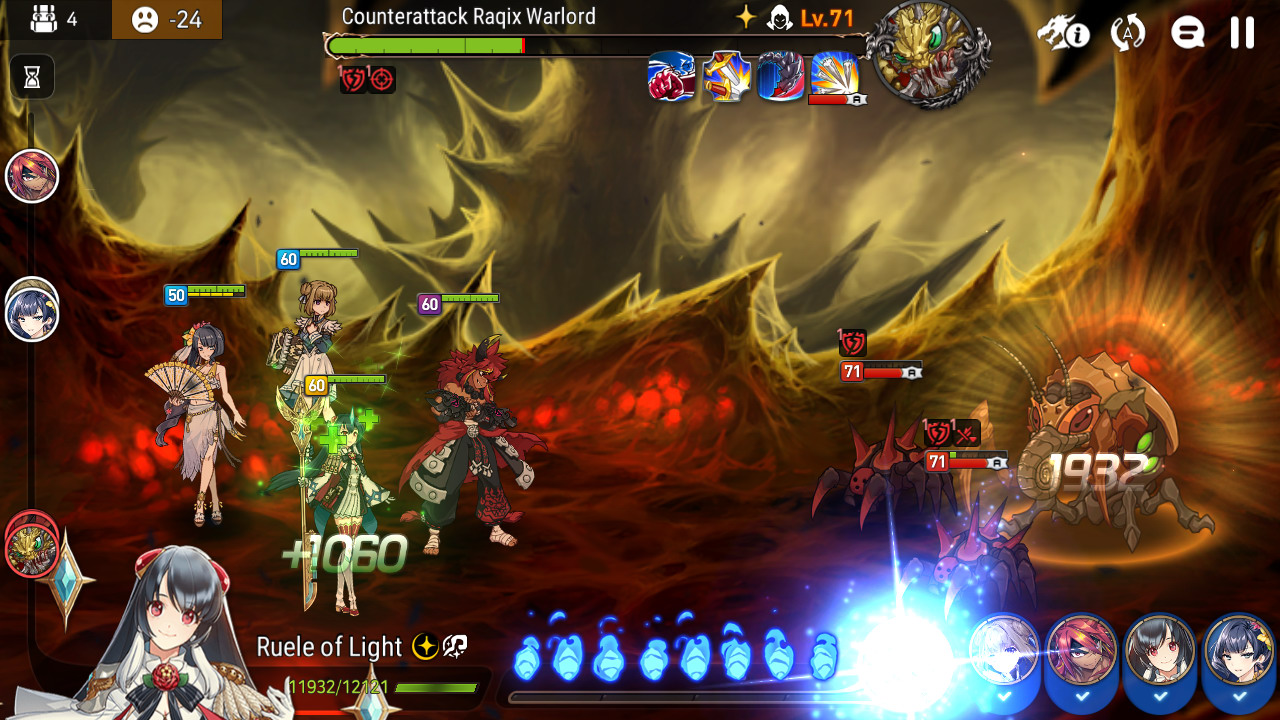Choose the flower-hairpin hero in party bar
This screenshot has height=720, width=1280.
pos(1239,651)
